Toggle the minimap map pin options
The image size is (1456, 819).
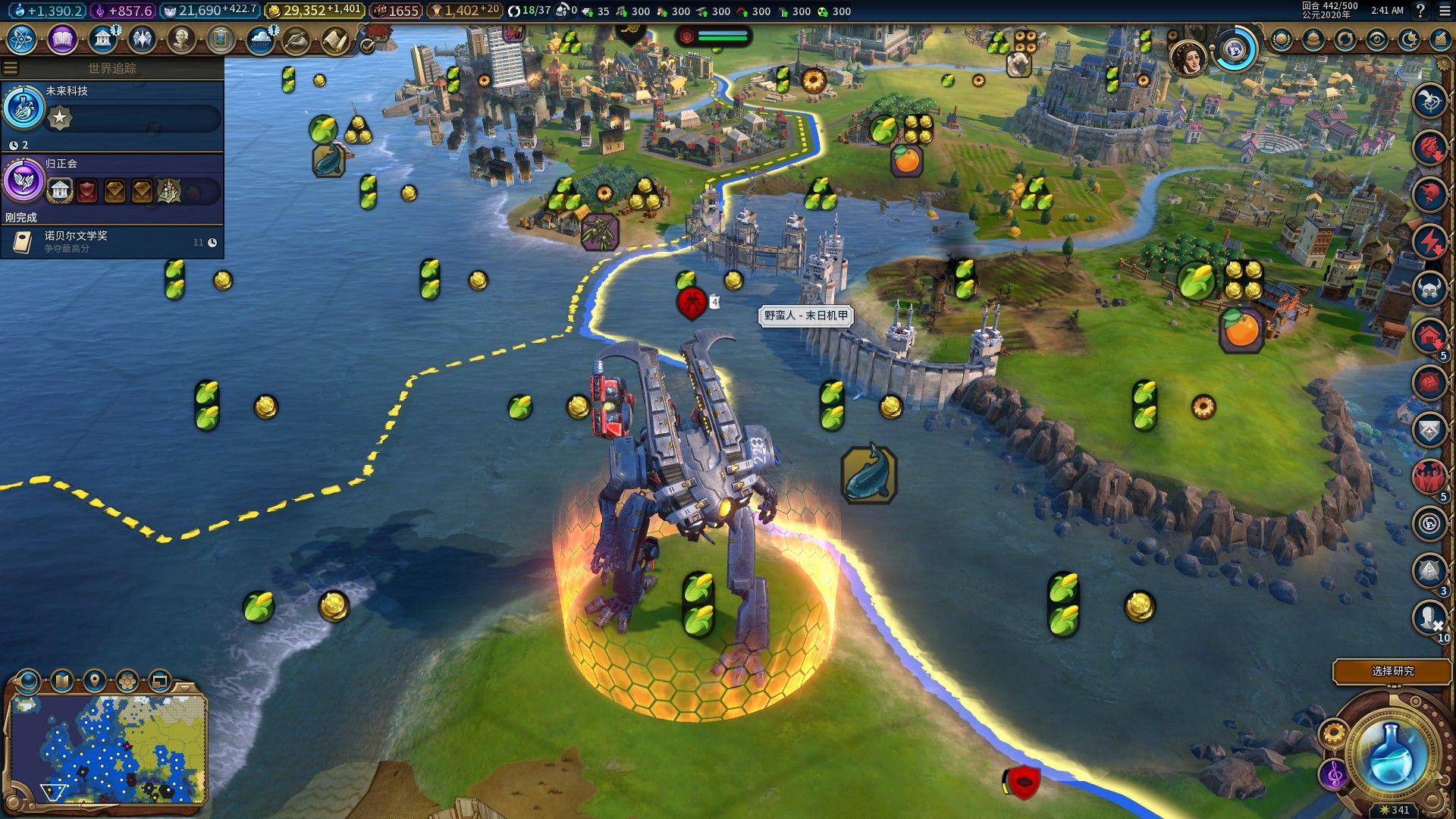tap(95, 680)
